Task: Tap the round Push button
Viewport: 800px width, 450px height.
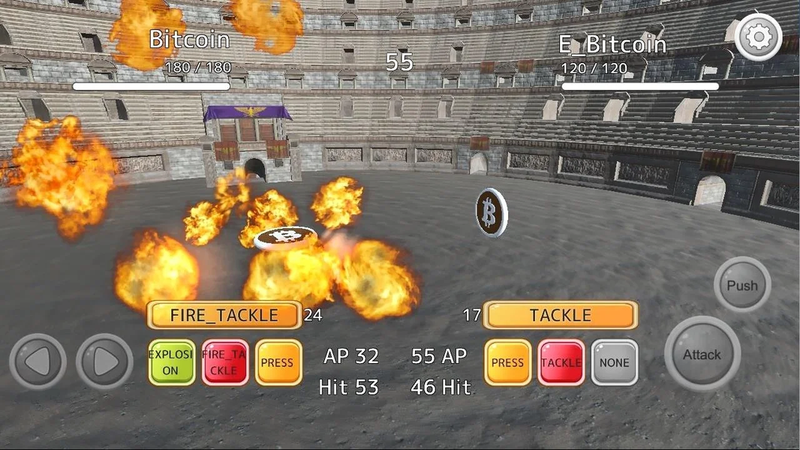Action: [x=742, y=285]
